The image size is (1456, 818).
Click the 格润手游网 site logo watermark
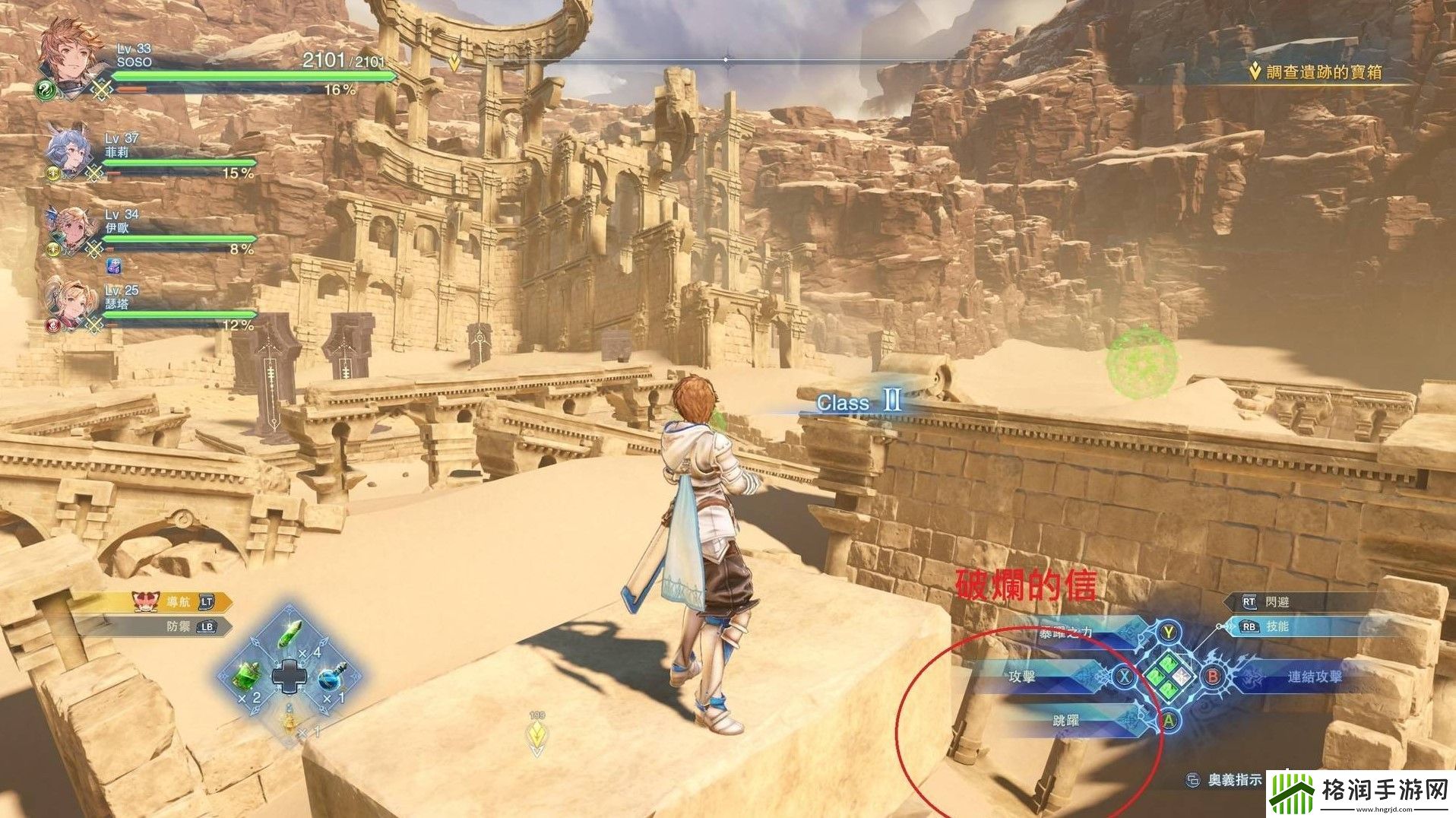click(1360, 794)
